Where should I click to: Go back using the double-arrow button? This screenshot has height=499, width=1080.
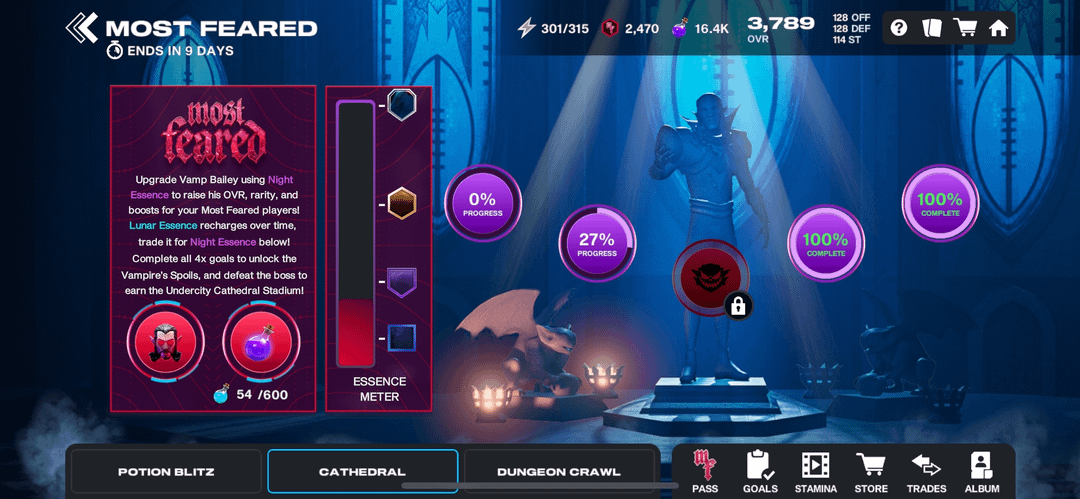click(81, 27)
